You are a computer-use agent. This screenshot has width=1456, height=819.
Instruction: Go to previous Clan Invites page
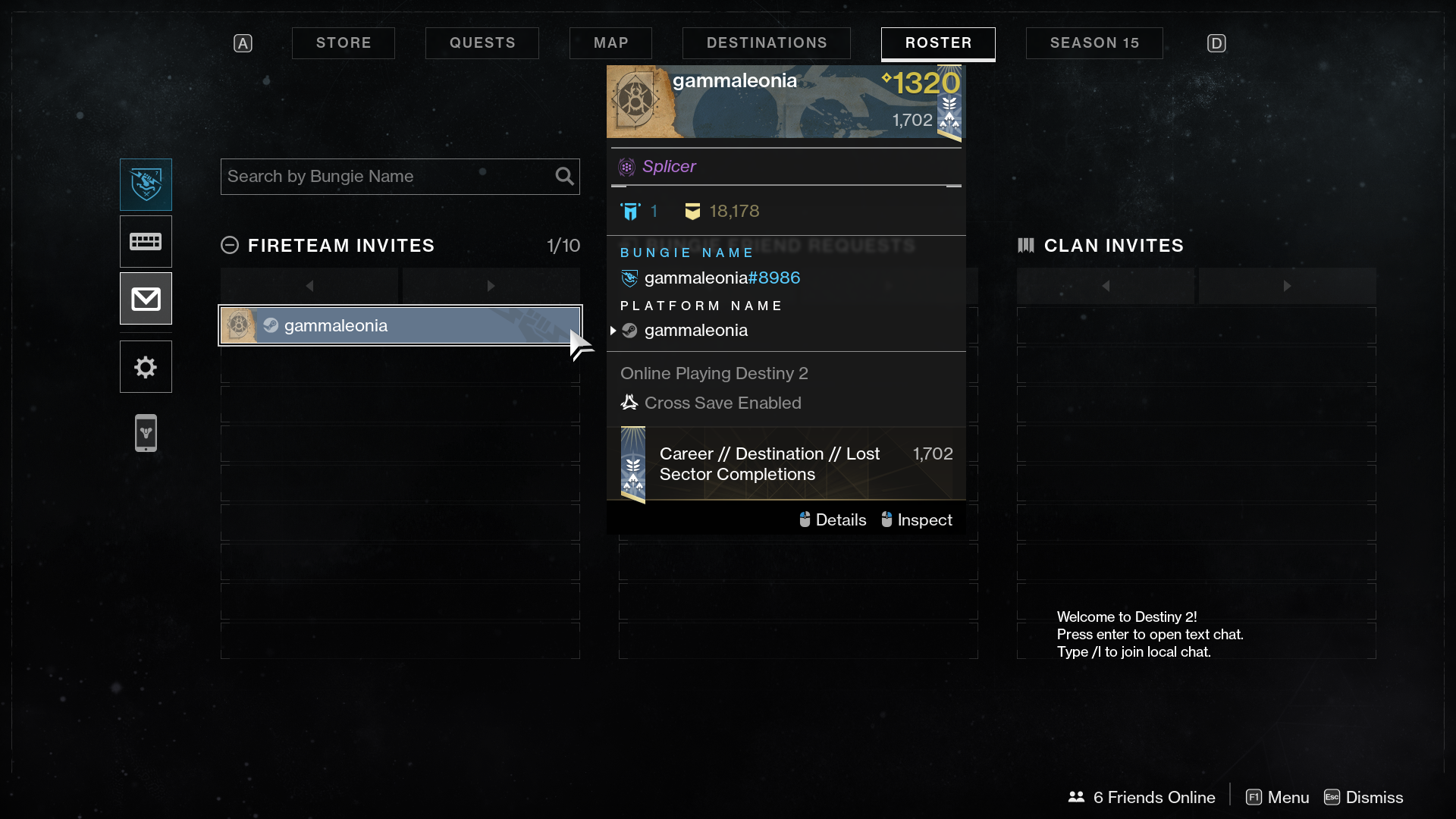[x=1106, y=286]
